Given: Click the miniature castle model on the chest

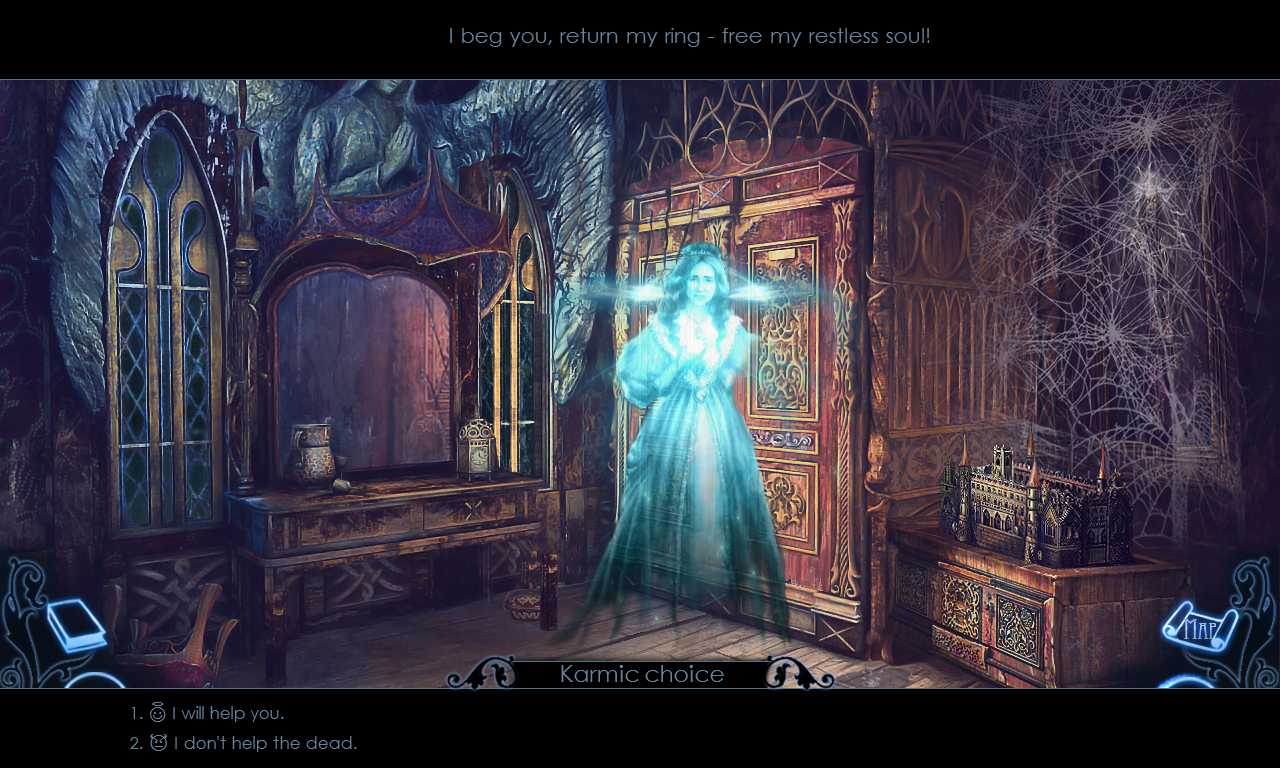Looking at the screenshot, I should pyautogui.click(x=1030, y=495).
